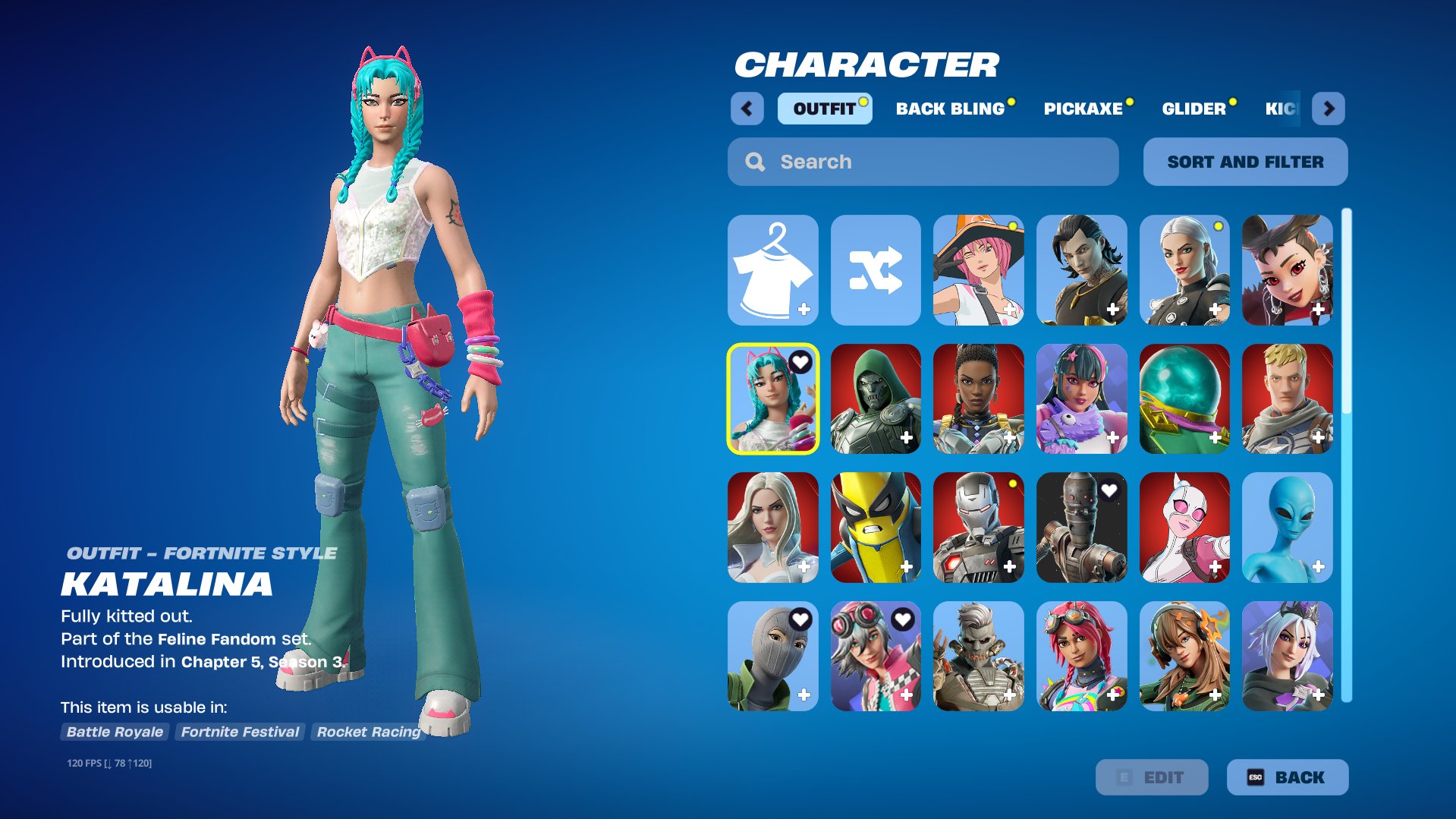Image resolution: width=1456 pixels, height=819 pixels.
Task: Equip the blue alien outfit
Action: (1287, 528)
